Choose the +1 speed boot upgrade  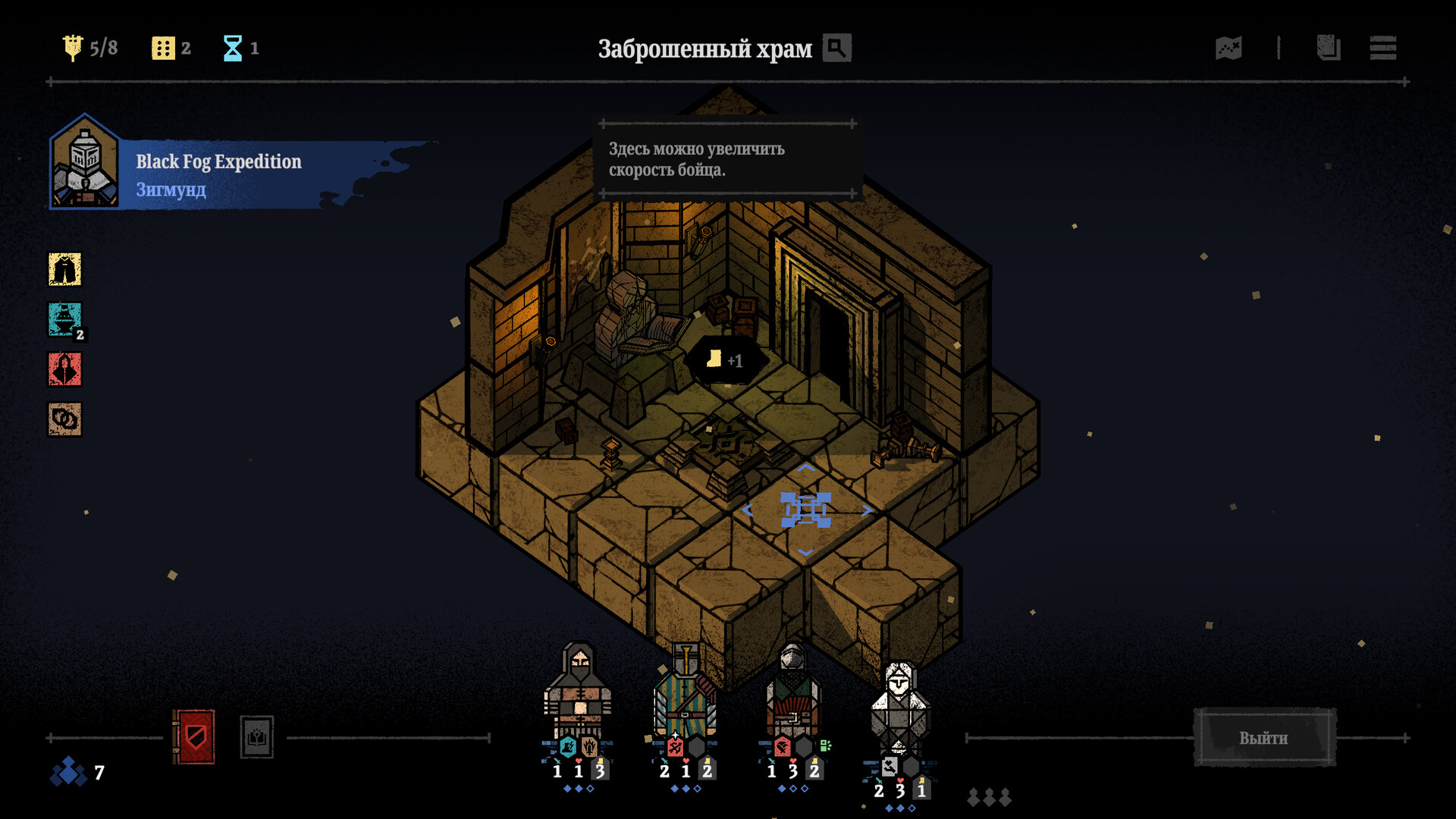724,360
